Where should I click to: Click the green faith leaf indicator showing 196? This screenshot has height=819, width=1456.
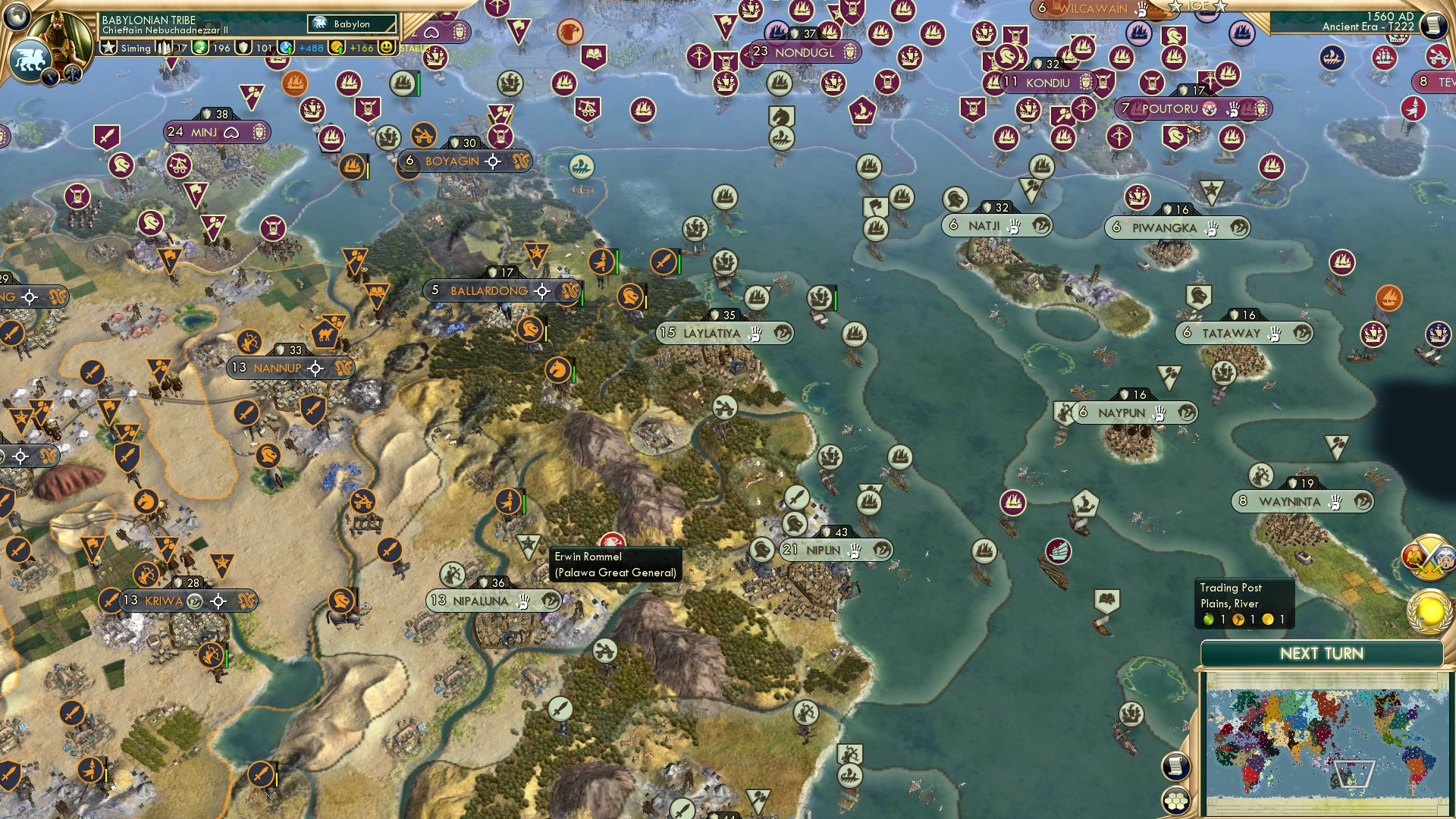click(201, 48)
